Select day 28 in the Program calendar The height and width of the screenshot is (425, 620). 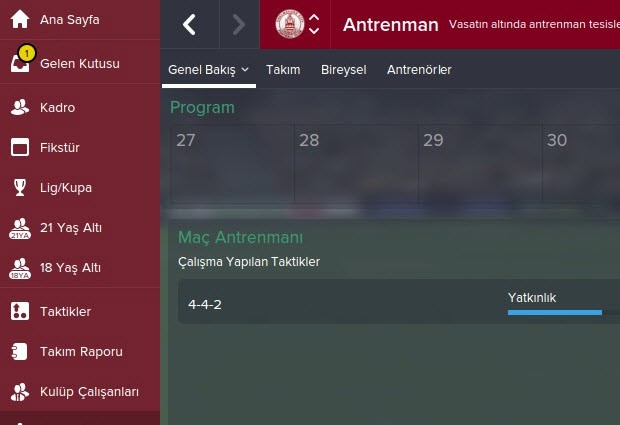point(356,165)
